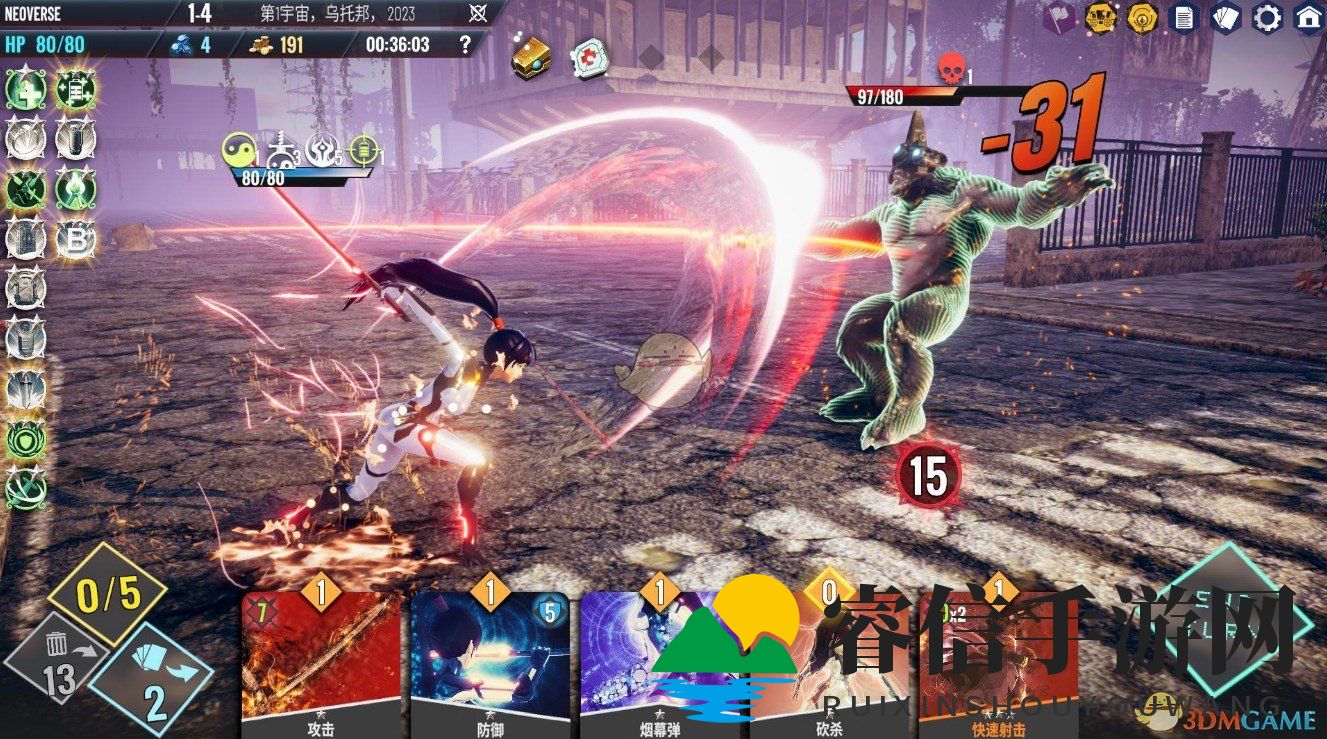Open the golden treasure chest item
1327x739 pixels.
(x=531, y=58)
